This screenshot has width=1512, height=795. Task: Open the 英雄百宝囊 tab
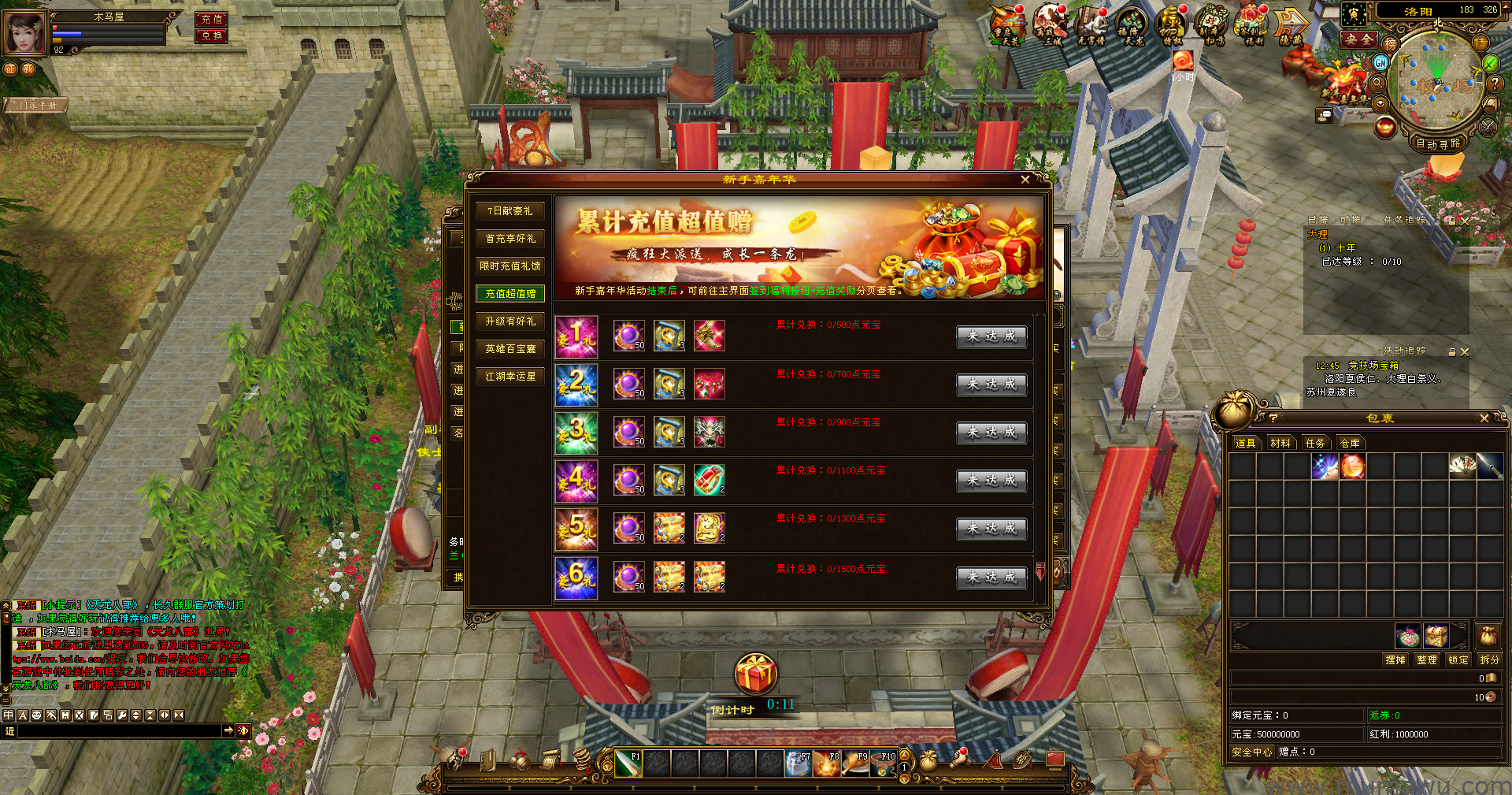510,349
